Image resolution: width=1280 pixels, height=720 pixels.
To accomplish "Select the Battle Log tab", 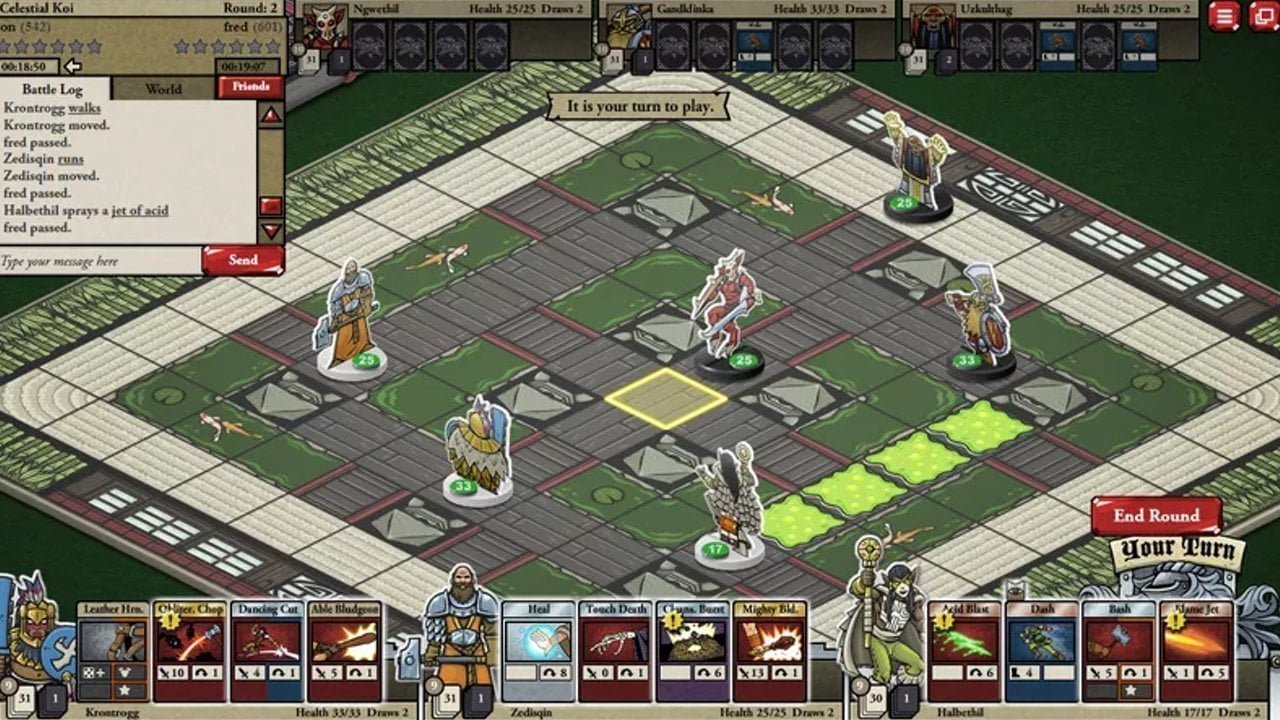I will pos(52,89).
